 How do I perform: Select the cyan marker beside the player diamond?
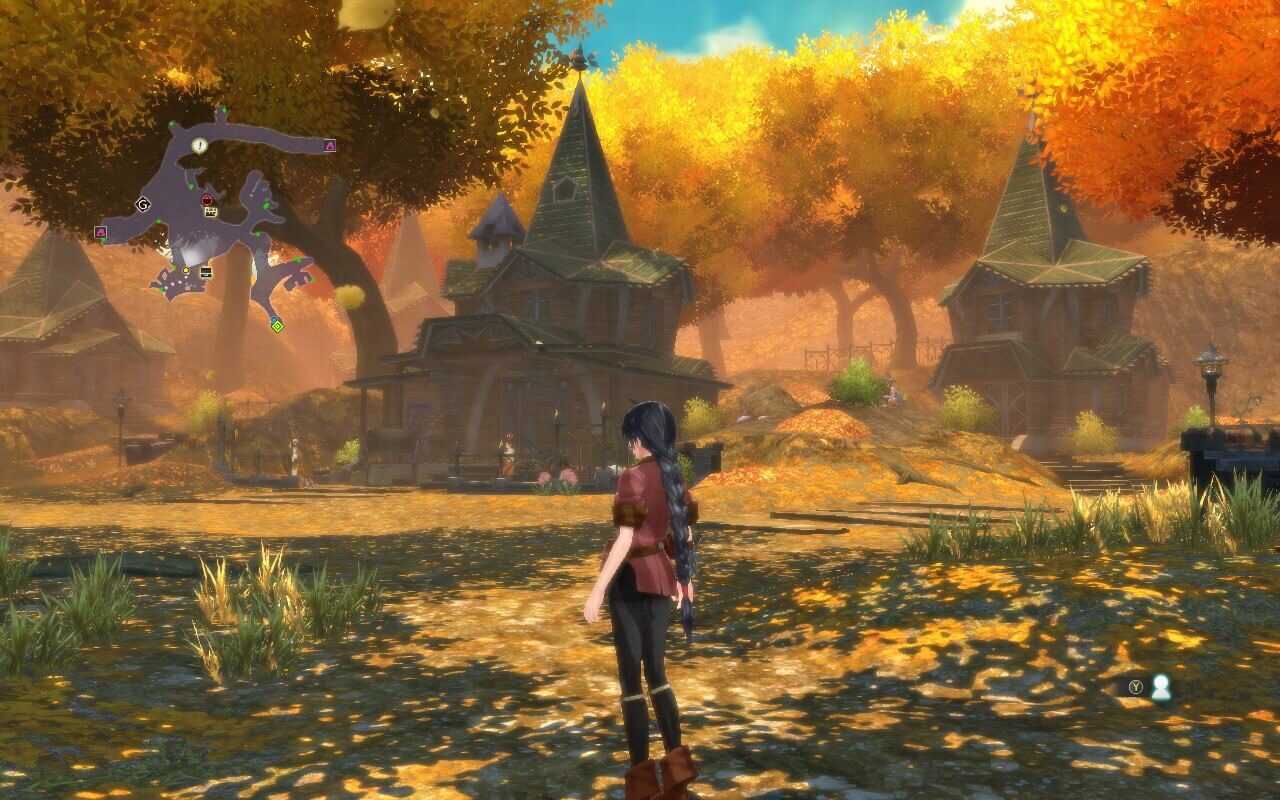(x=273, y=318)
